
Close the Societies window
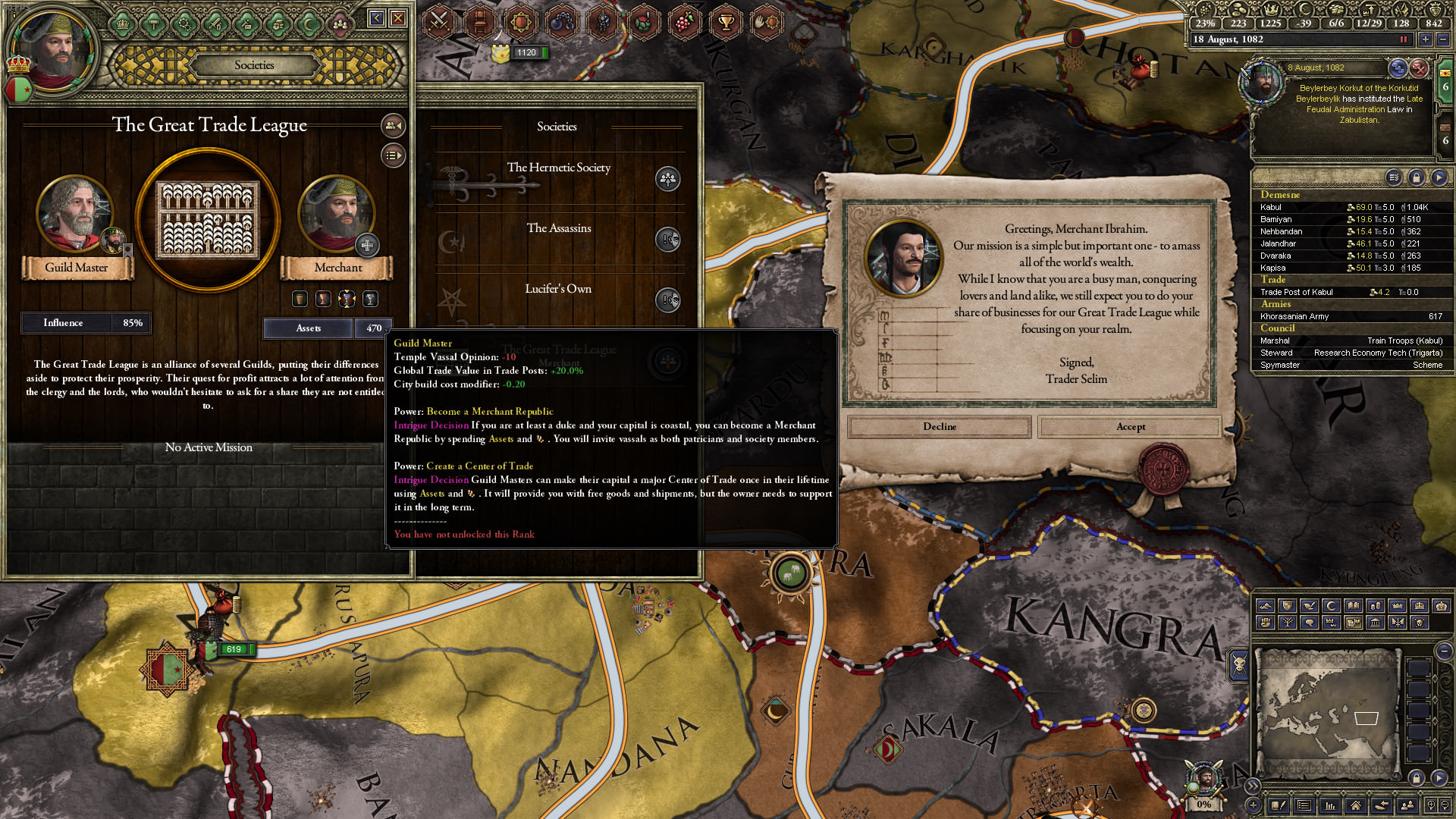[x=398, y=17]
